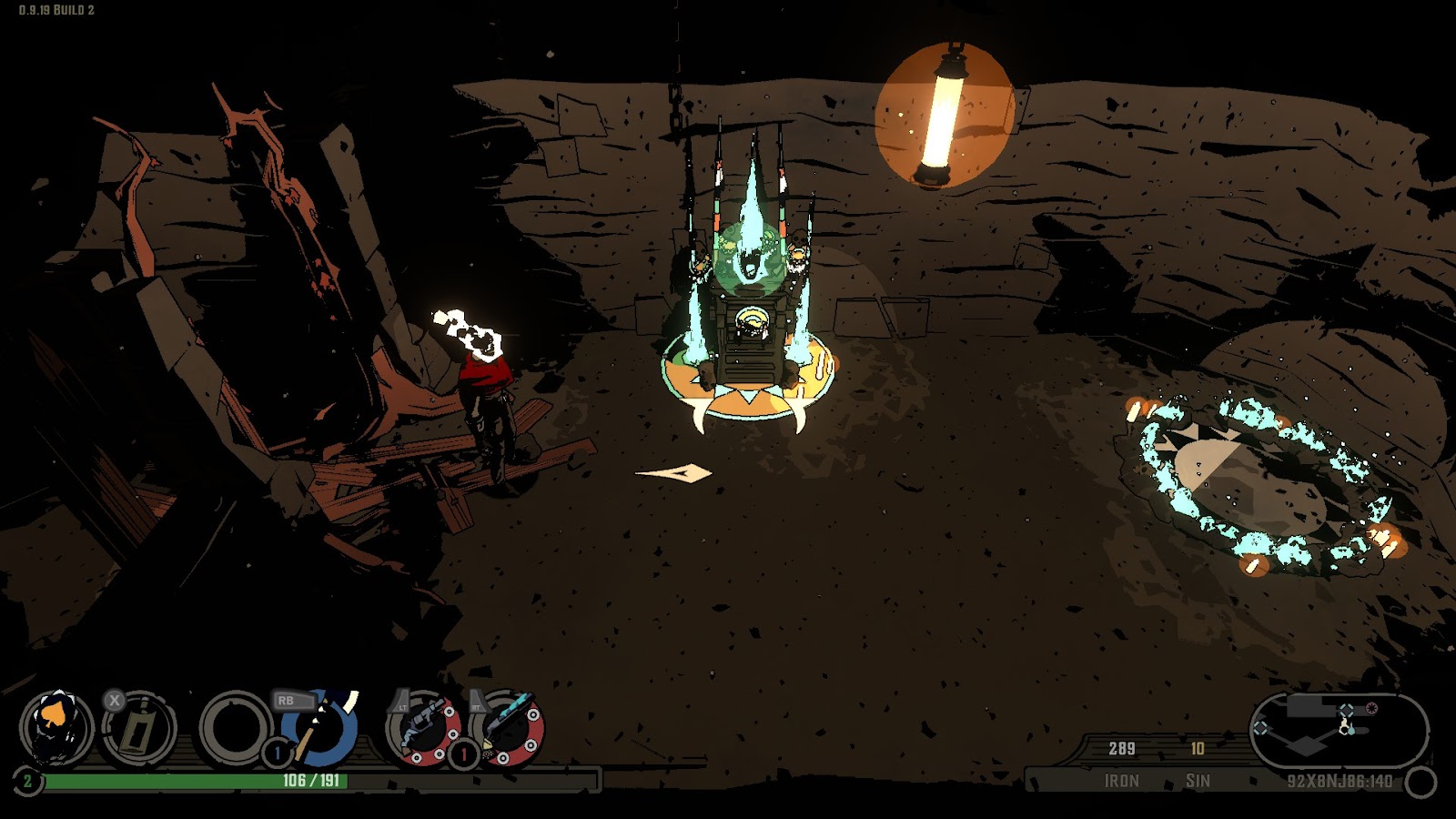
Task: Use the flask item slot
Action: point(138,728)
